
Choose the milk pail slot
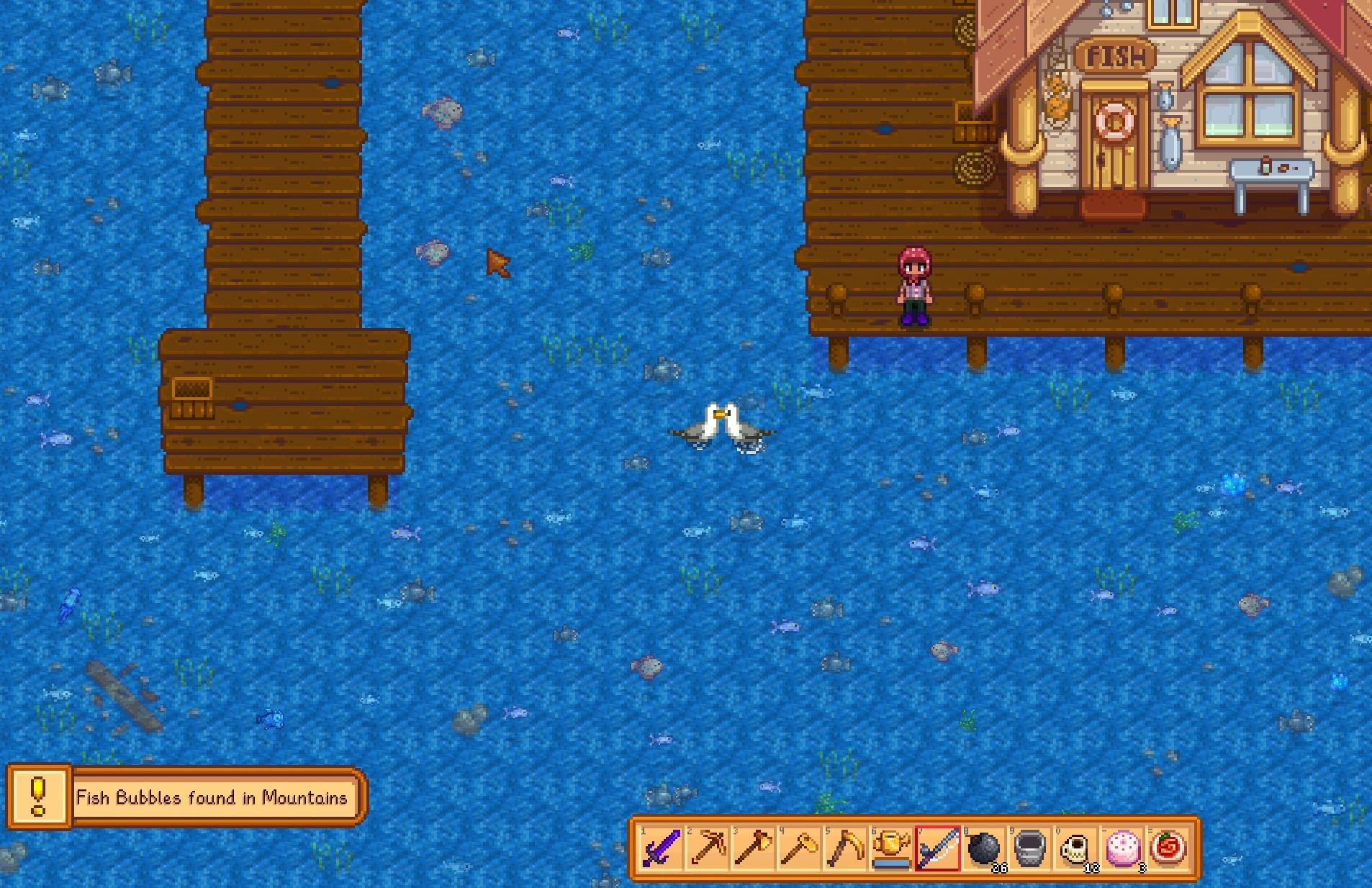[x=1029, y=848]
